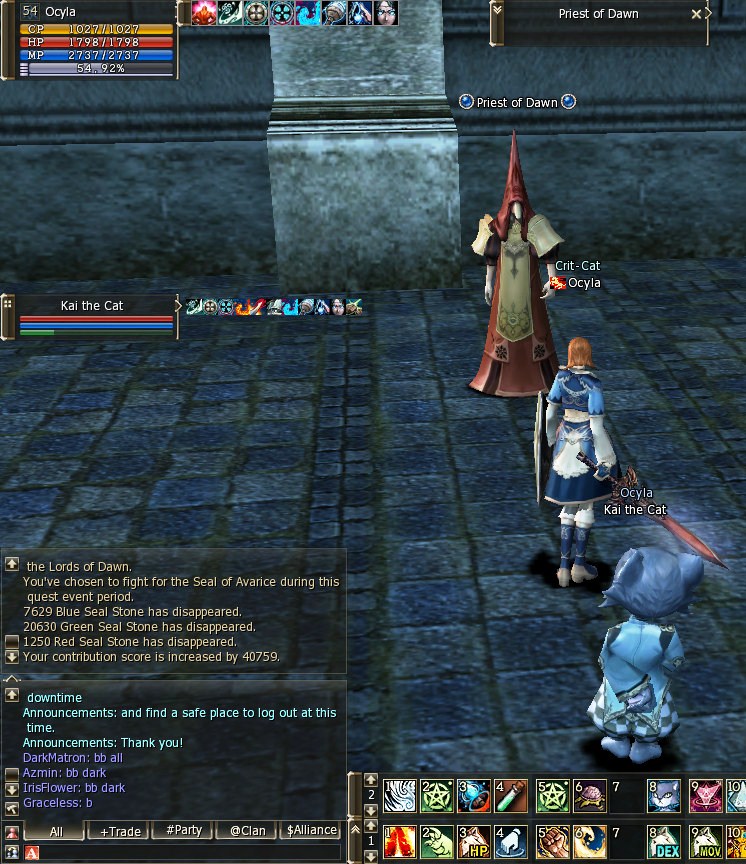Open the #Party chat tab
Screen dimensions: 746x864
coord(184,831)
